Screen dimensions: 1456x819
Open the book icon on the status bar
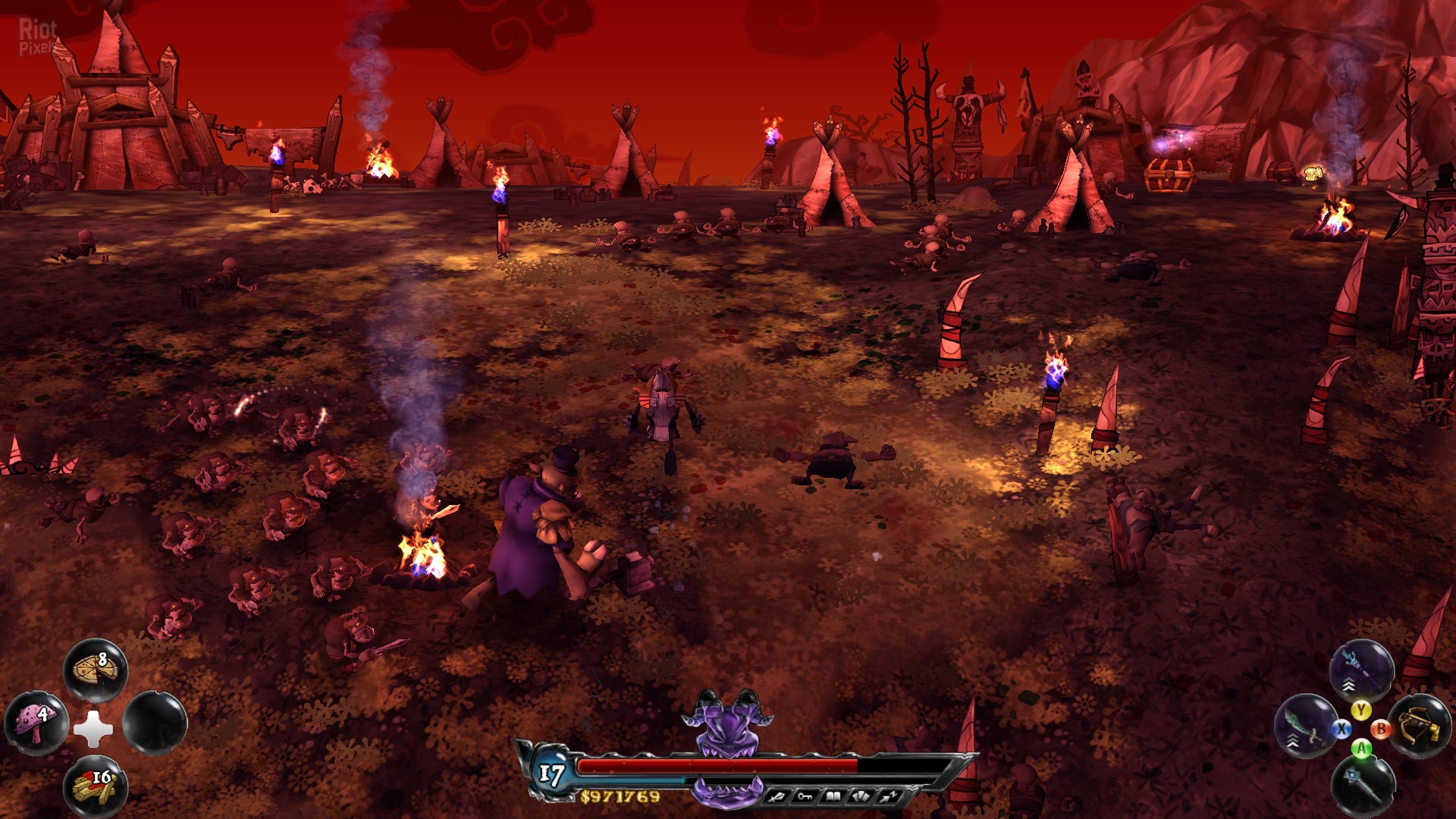(x=833, y=796)
